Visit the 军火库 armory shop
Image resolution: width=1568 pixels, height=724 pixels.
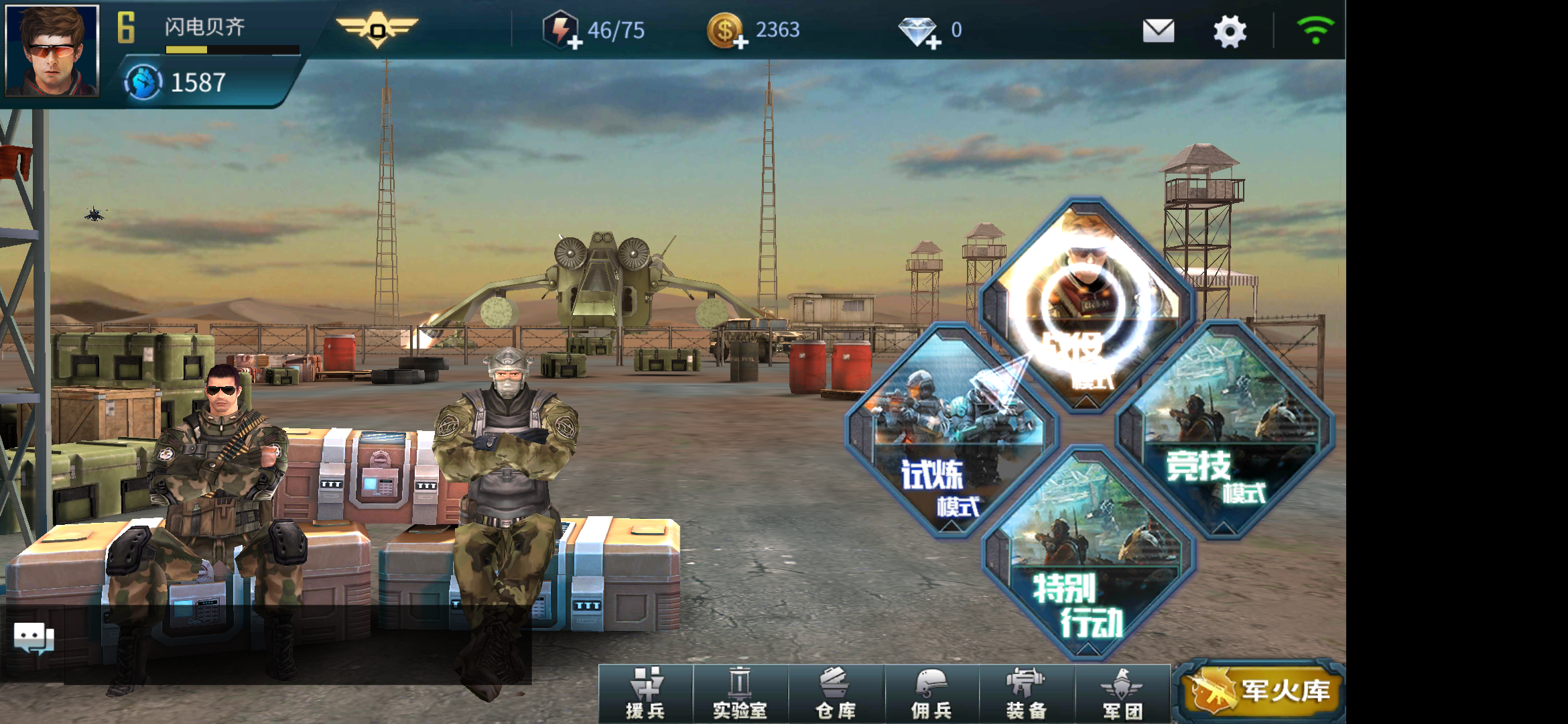[x=1260, y=691]
